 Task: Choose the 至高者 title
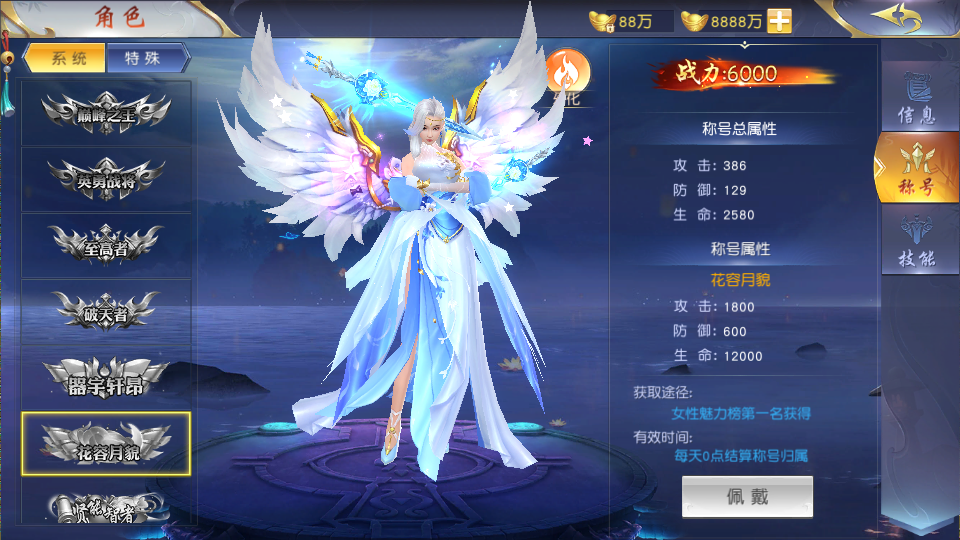[x=106, y=246]
